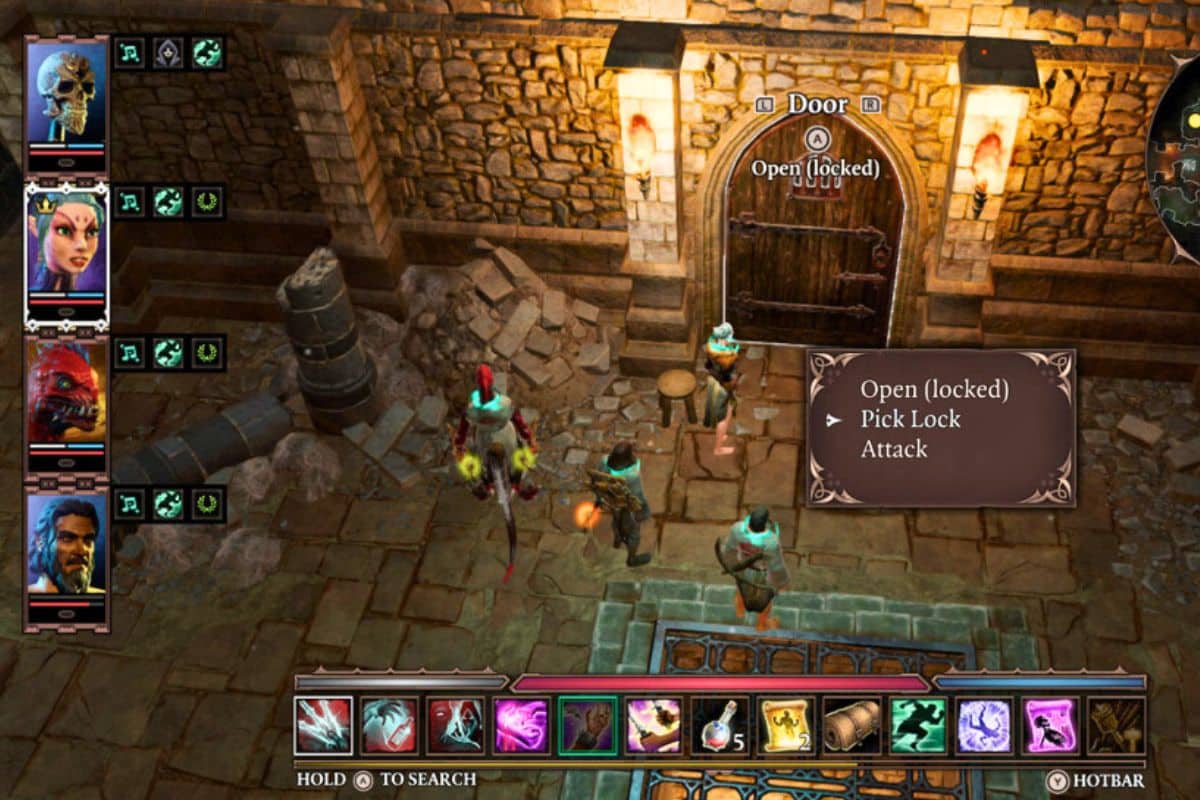Select Open (locked) in the context menu
The width and height of the screenshot is (1200, 800).
[x=934, y=390]
